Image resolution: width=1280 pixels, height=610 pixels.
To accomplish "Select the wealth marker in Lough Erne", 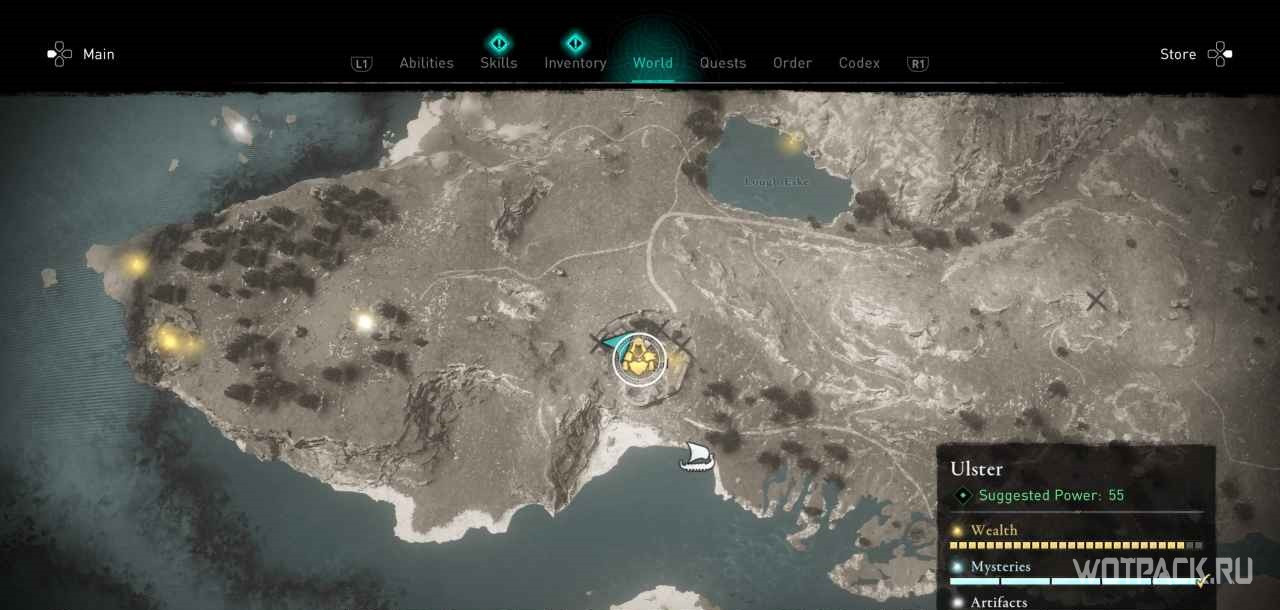I will 793,142.
